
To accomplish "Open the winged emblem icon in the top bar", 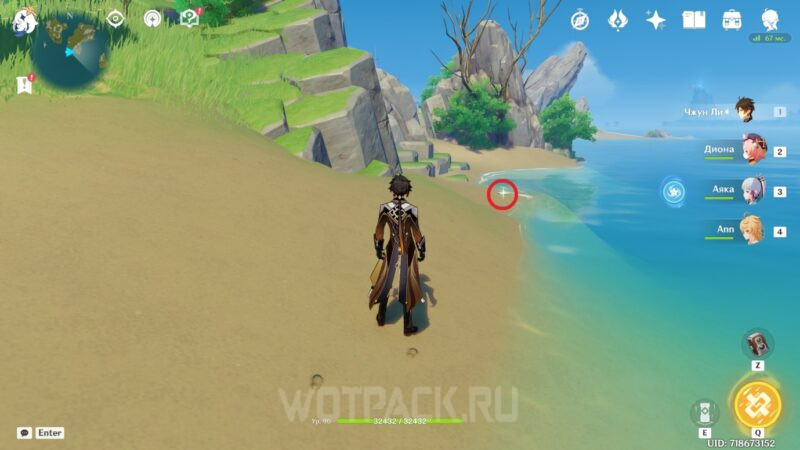I will tap(618, 19).
